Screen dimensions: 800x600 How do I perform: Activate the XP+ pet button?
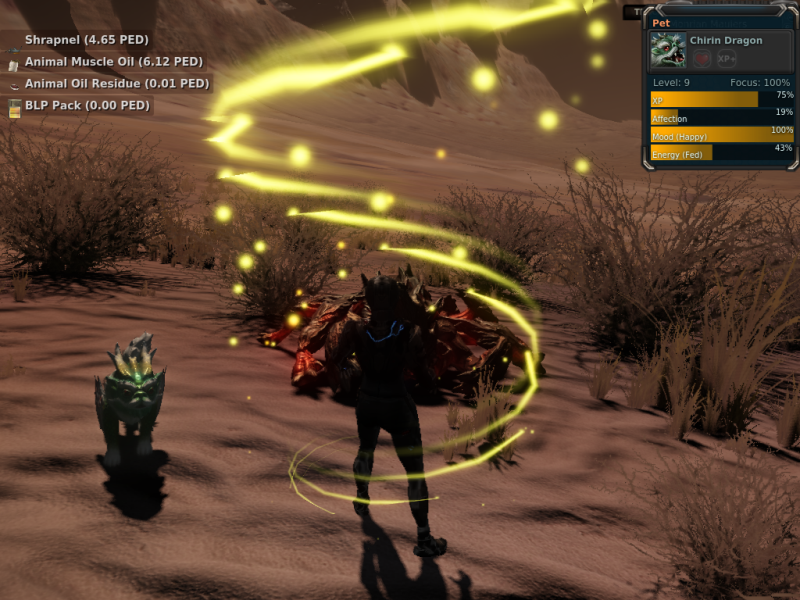(x=727, y=60)
